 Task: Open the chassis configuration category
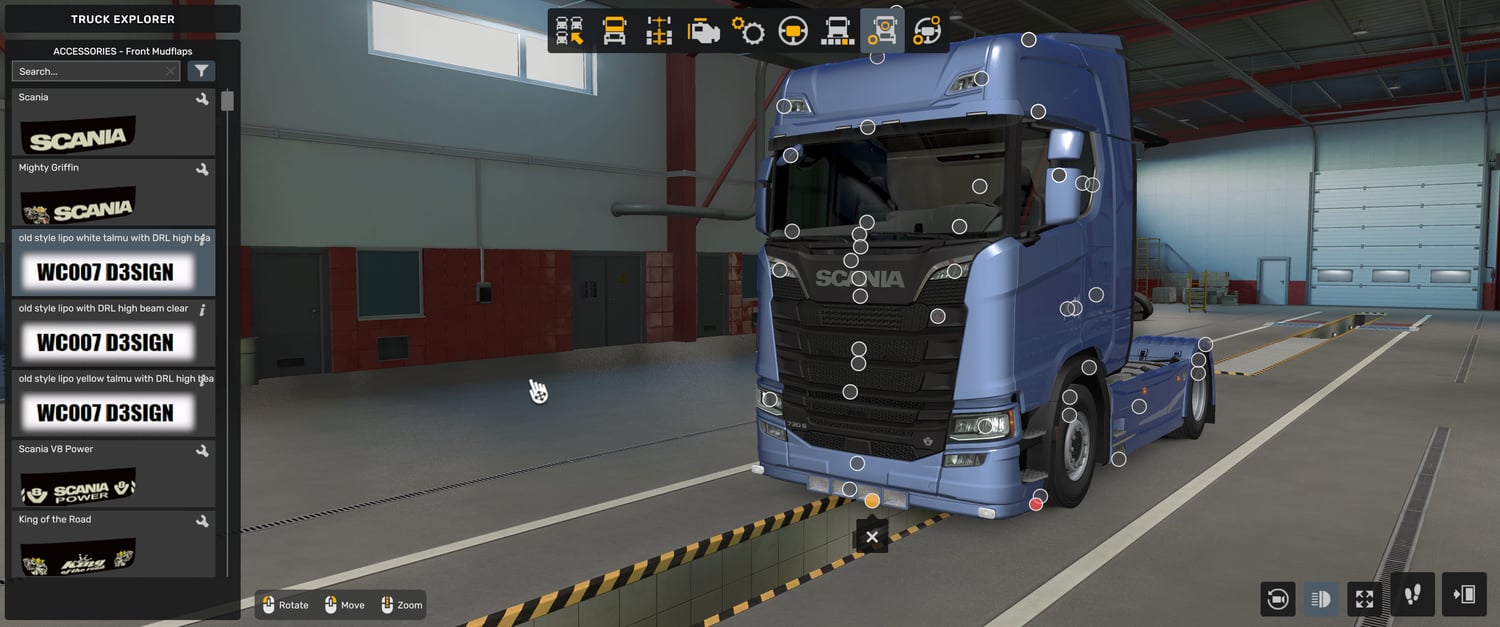[658, 31]
